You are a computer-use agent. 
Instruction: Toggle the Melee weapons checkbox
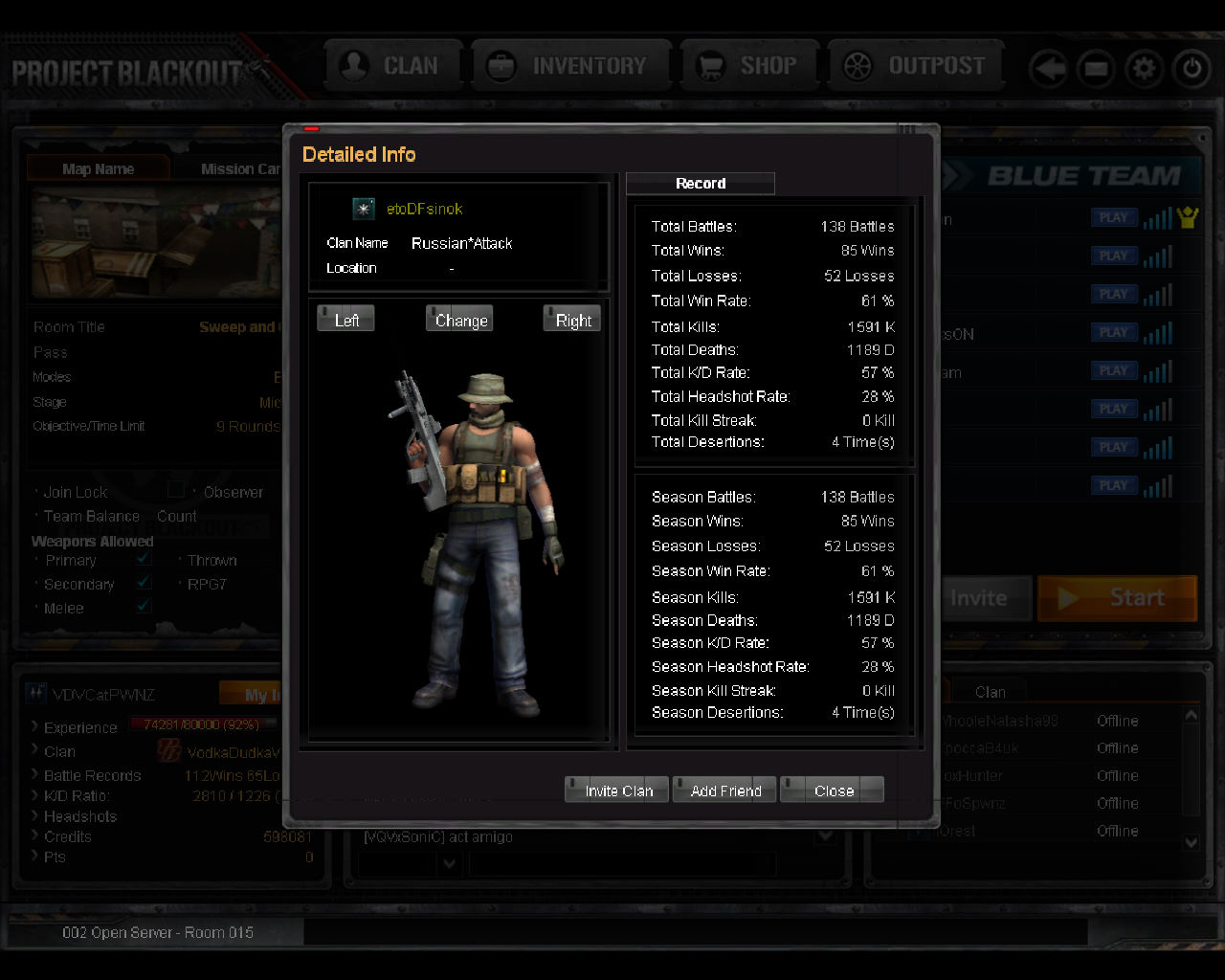point(144,606)
